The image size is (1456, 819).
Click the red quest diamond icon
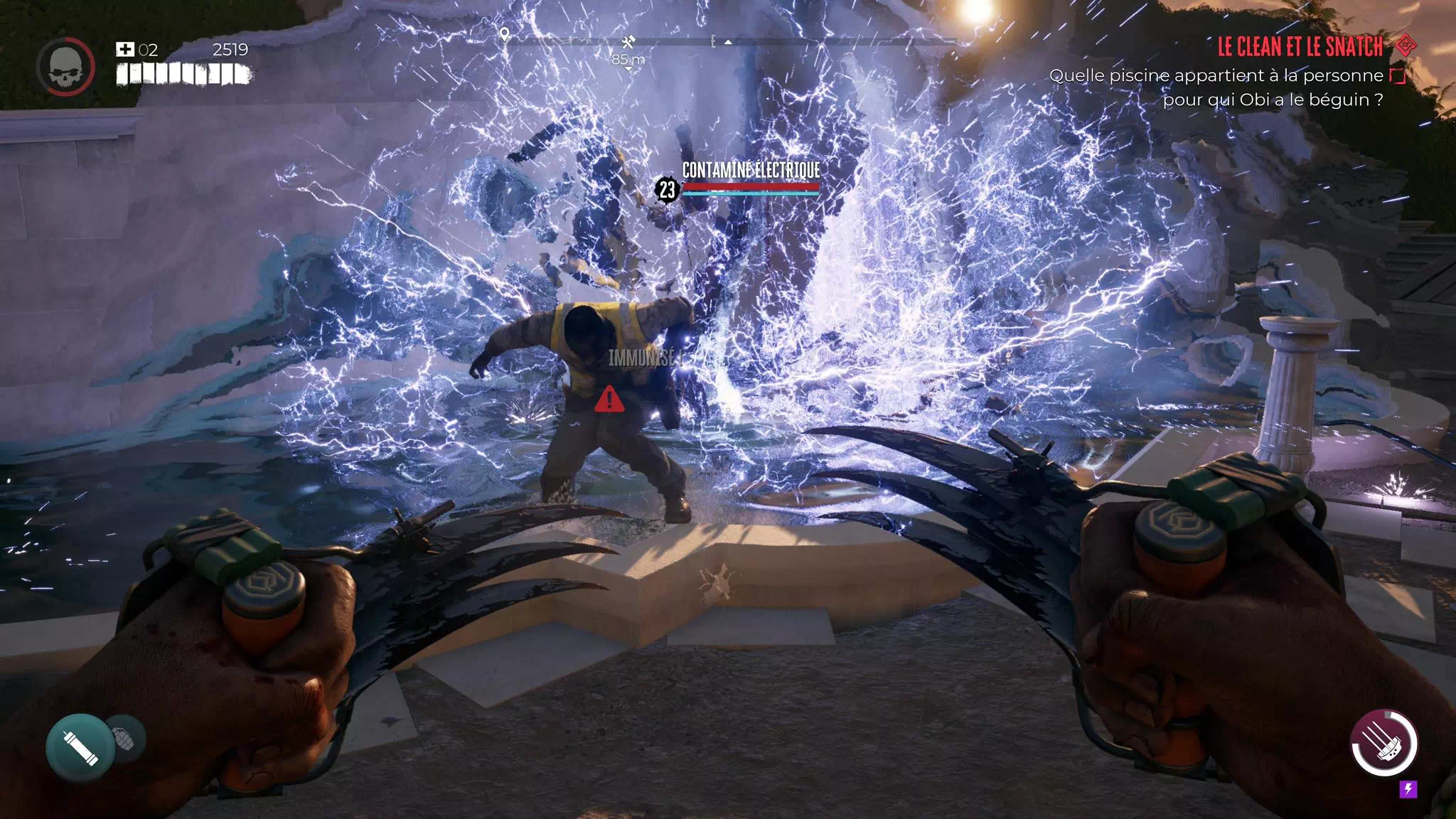(1406, 45)
